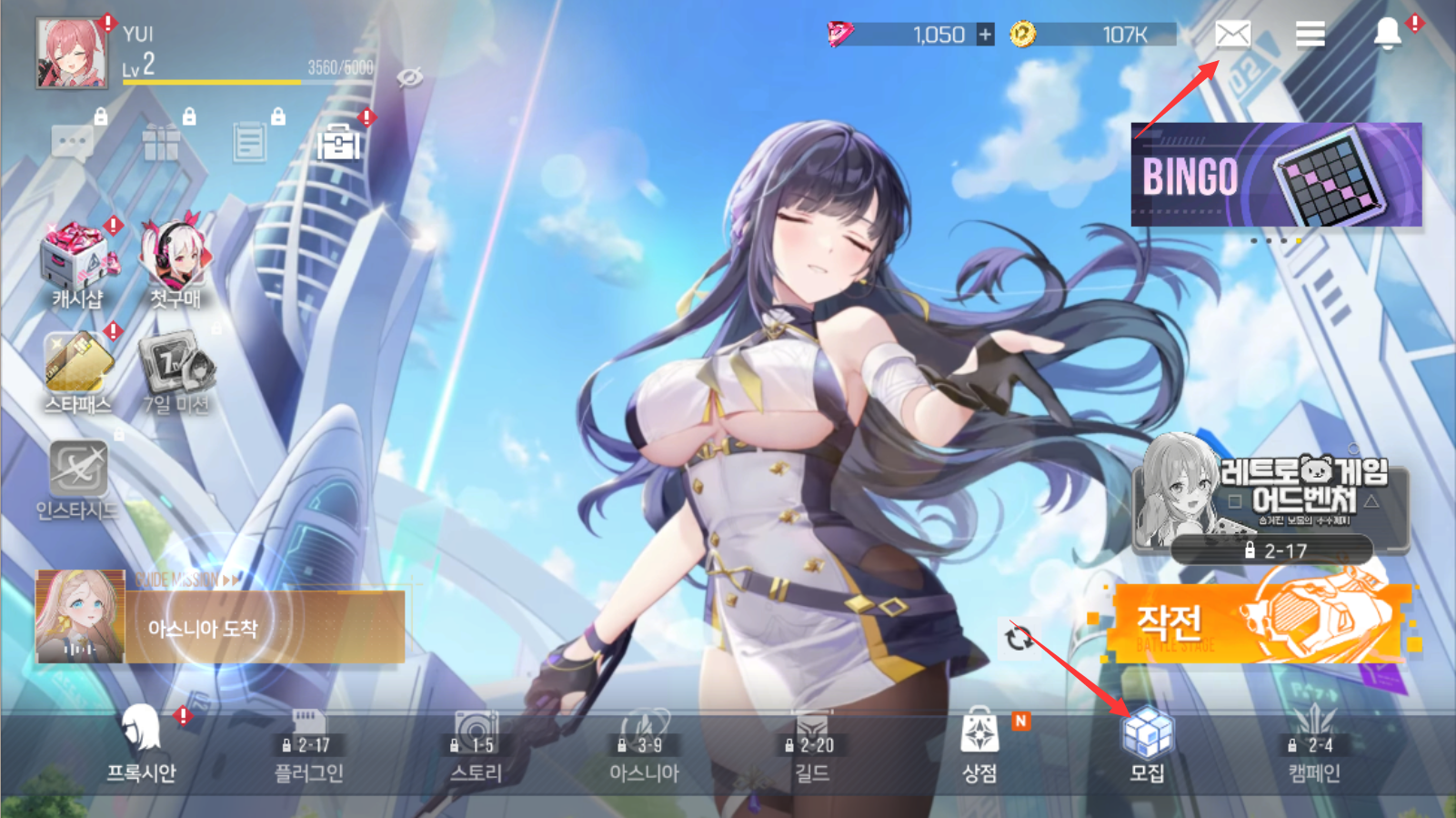The height and width of the screenshot is (818, 1456).
Task: Go to the 모집 recruit menu
Action: click(1147, 746)
